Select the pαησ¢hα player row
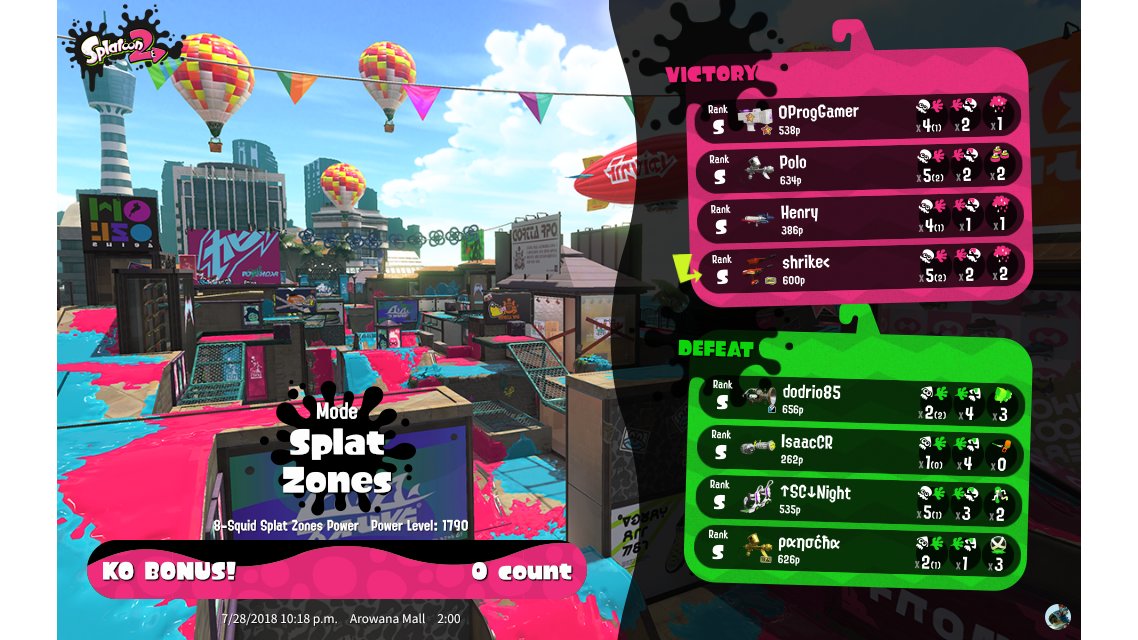 (x=858, y=550)
